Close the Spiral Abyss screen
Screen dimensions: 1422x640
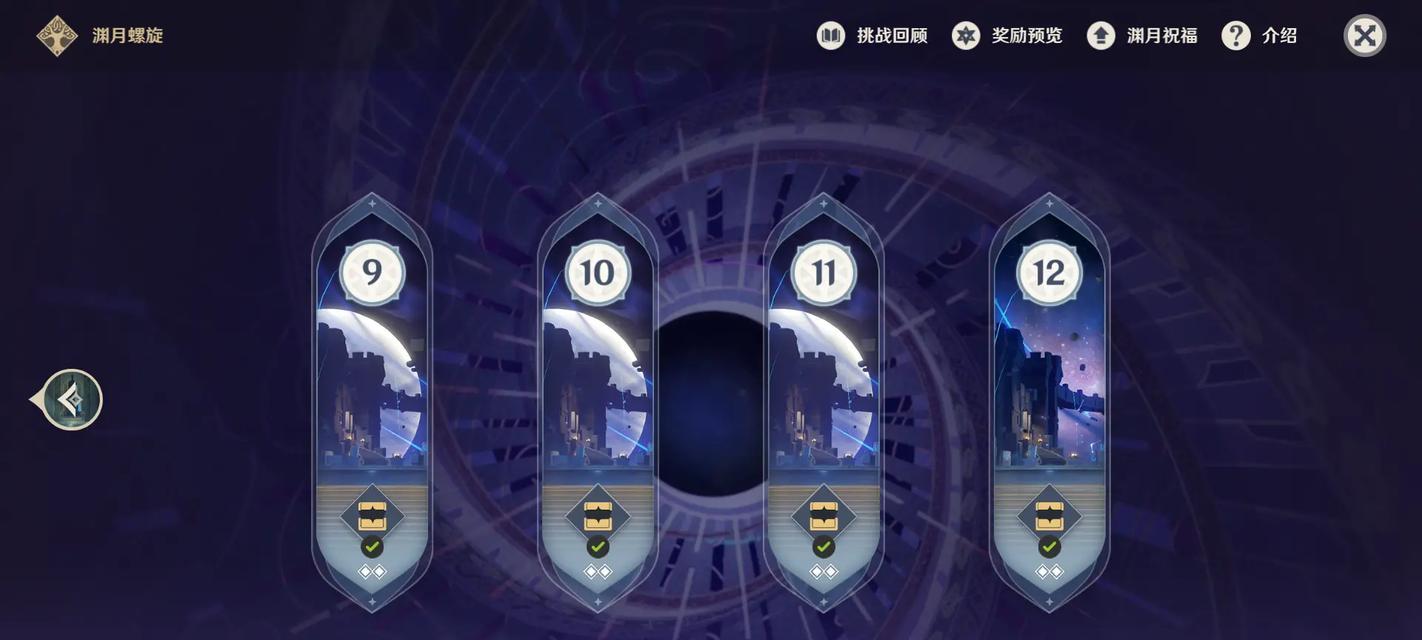point(1364,36)
